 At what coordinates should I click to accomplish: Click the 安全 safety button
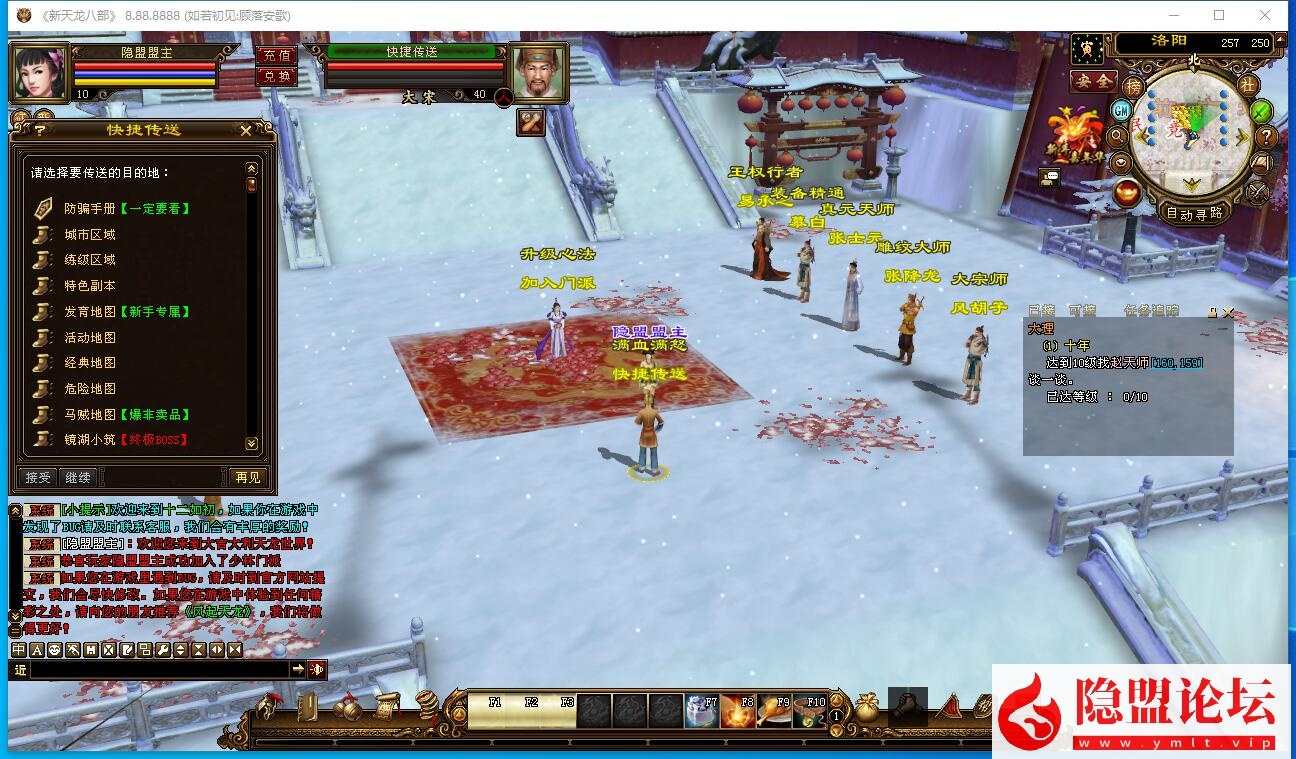click(x=1093, y=81)
